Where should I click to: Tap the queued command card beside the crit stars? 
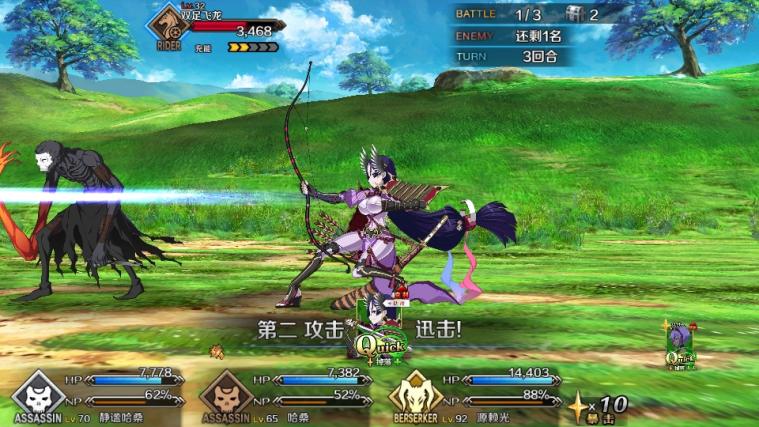tap(681, 346)
